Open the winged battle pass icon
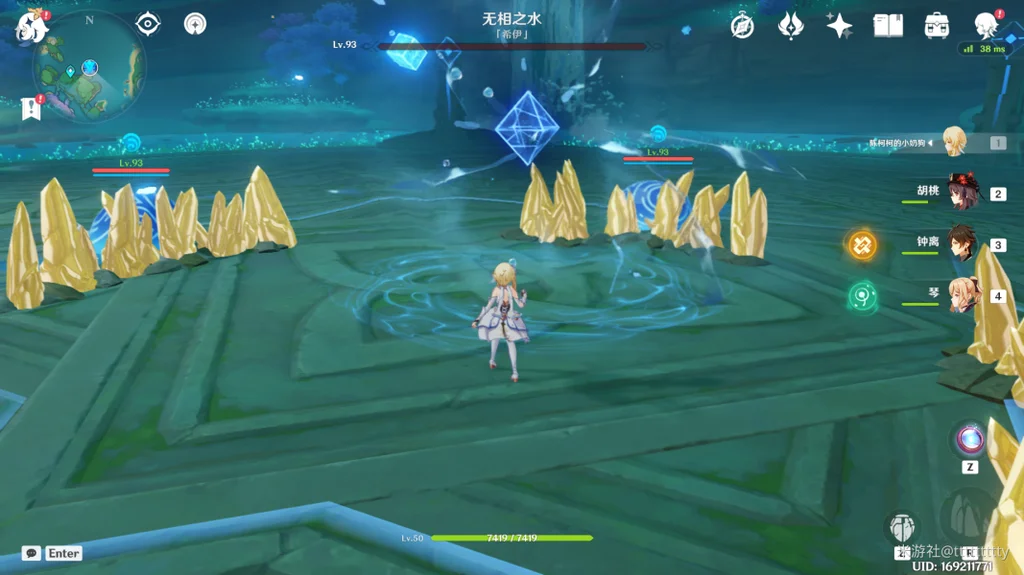Image resolution: width=1024 pixels, height=575 pixels. pos(791,26)
